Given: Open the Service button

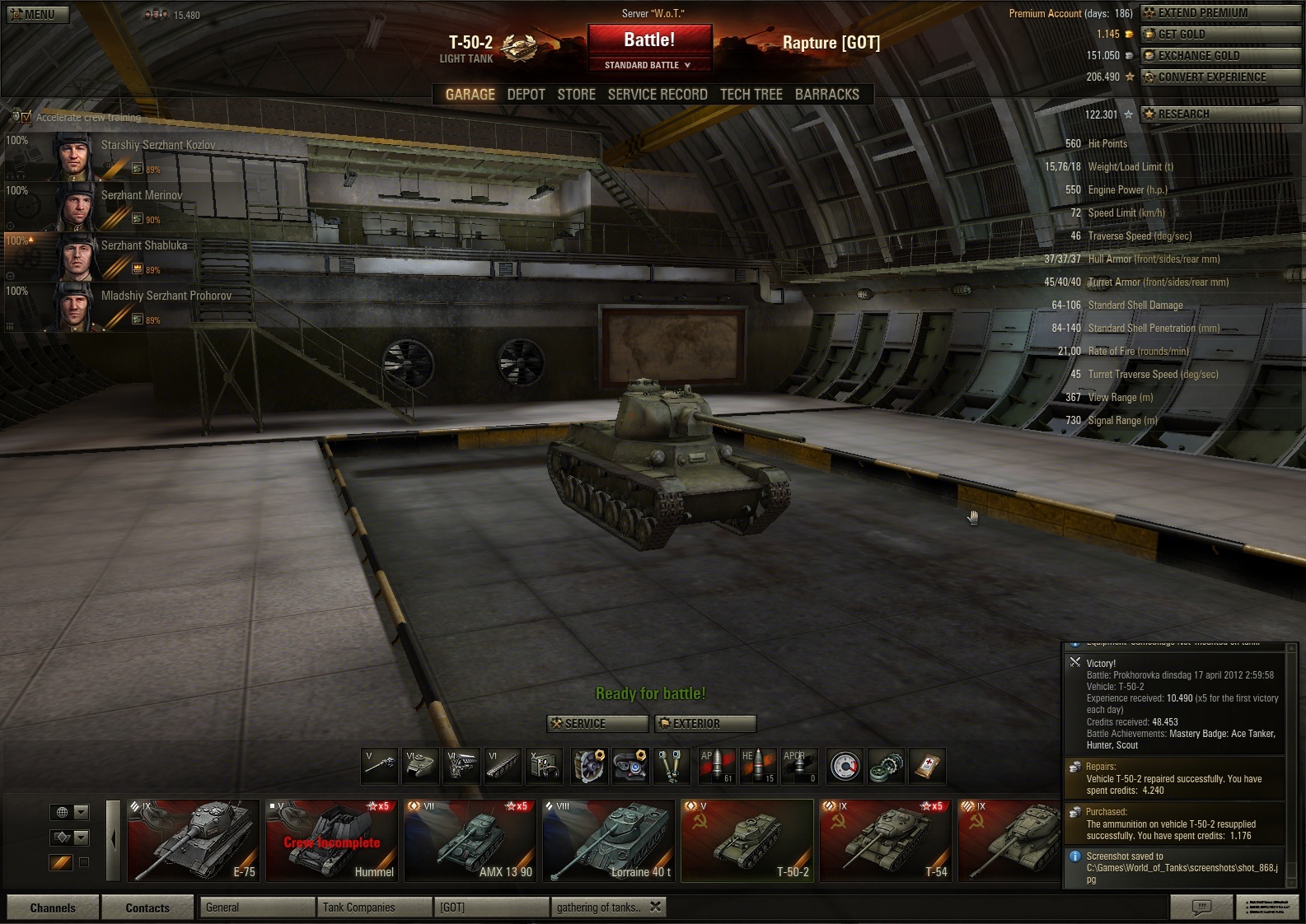Looking at the screenshot, I should pos(597,724).
